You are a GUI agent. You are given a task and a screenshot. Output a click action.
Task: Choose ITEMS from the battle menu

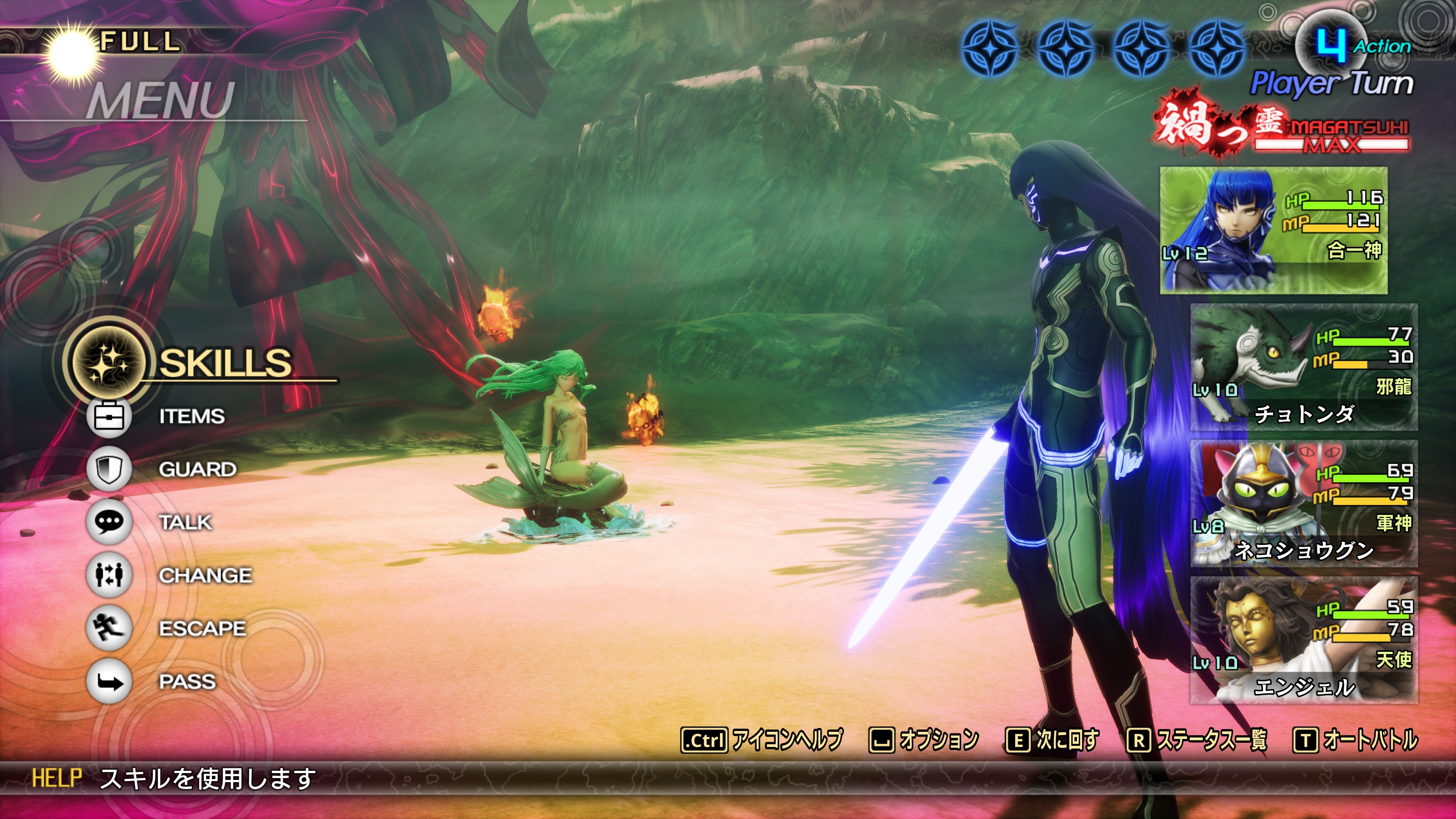191,417
